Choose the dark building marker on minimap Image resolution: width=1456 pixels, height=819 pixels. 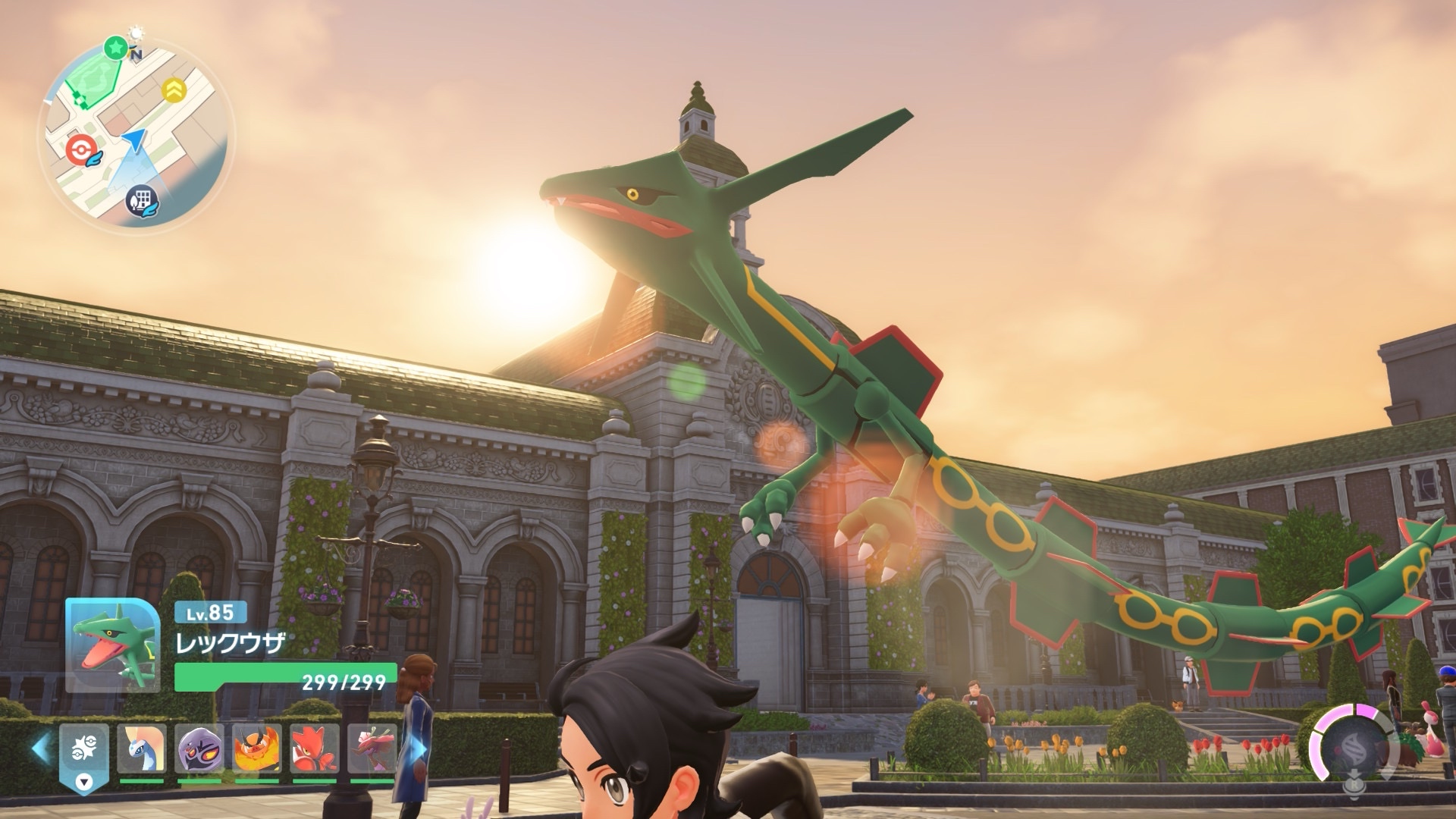click(x=141, y=200)
